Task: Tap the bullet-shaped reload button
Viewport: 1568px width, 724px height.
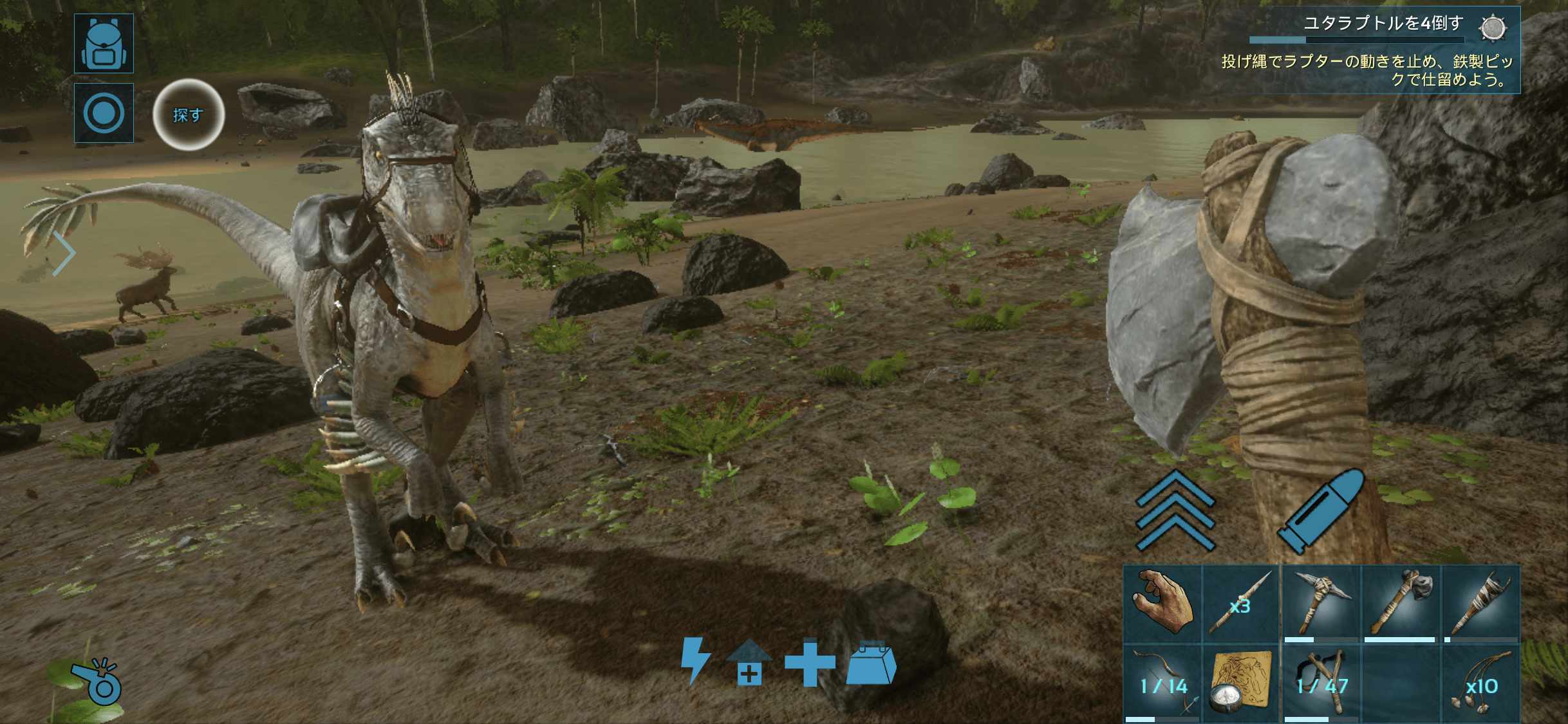Action: (1321, 510)
